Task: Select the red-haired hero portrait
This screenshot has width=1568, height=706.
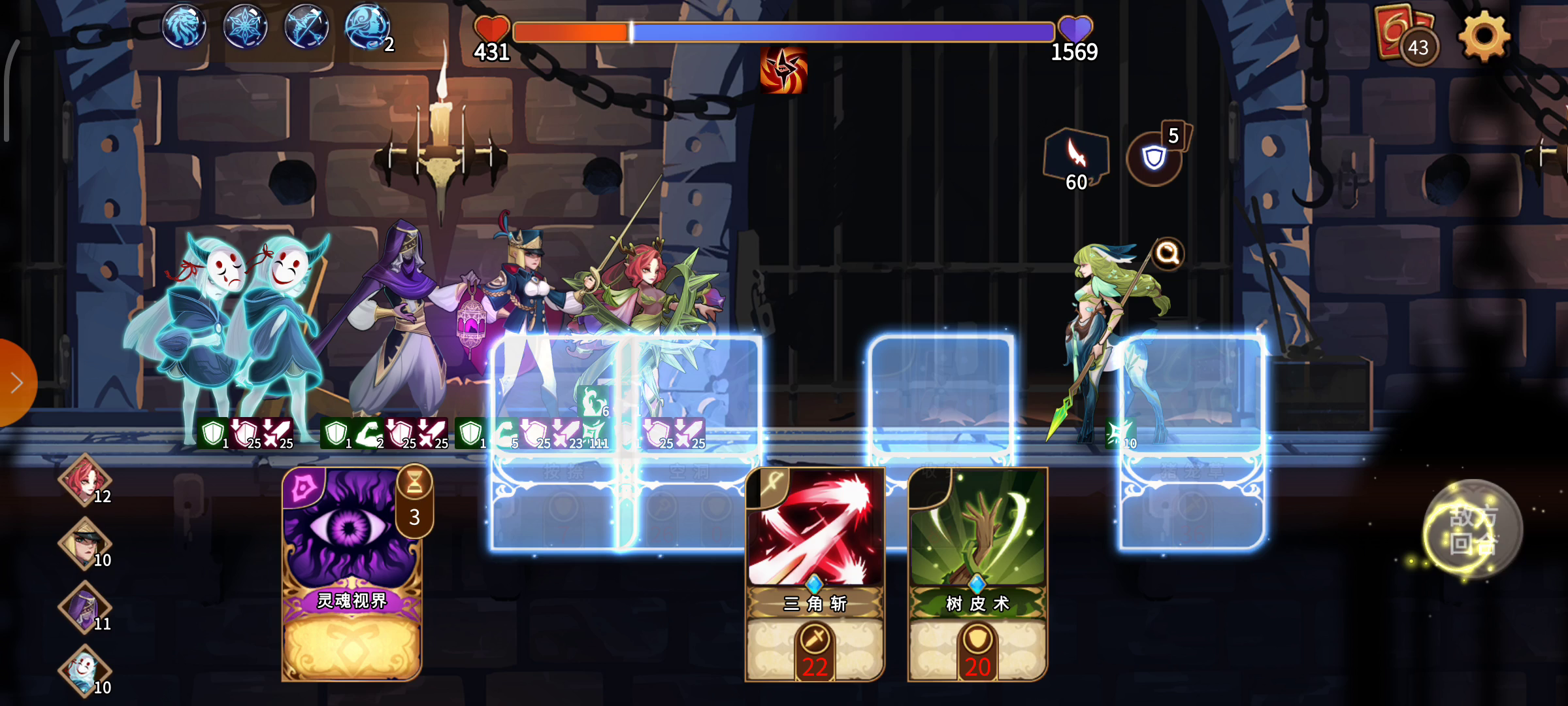Action: pos(85,480)
